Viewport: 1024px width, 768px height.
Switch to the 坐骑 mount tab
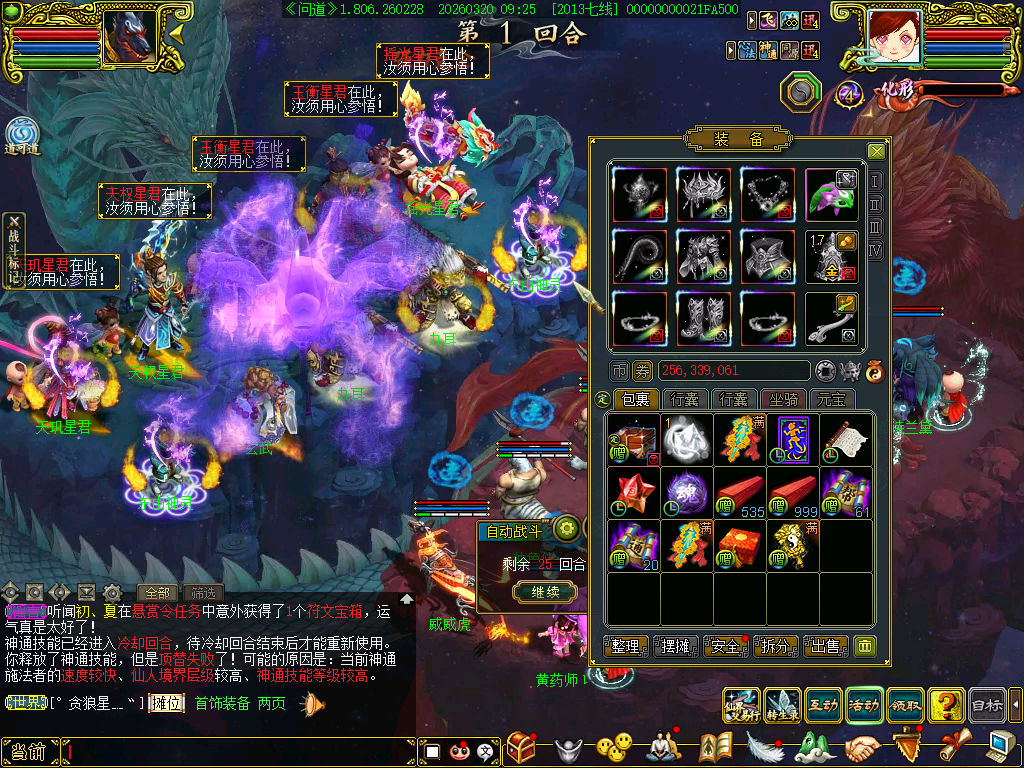coord(784,399)
